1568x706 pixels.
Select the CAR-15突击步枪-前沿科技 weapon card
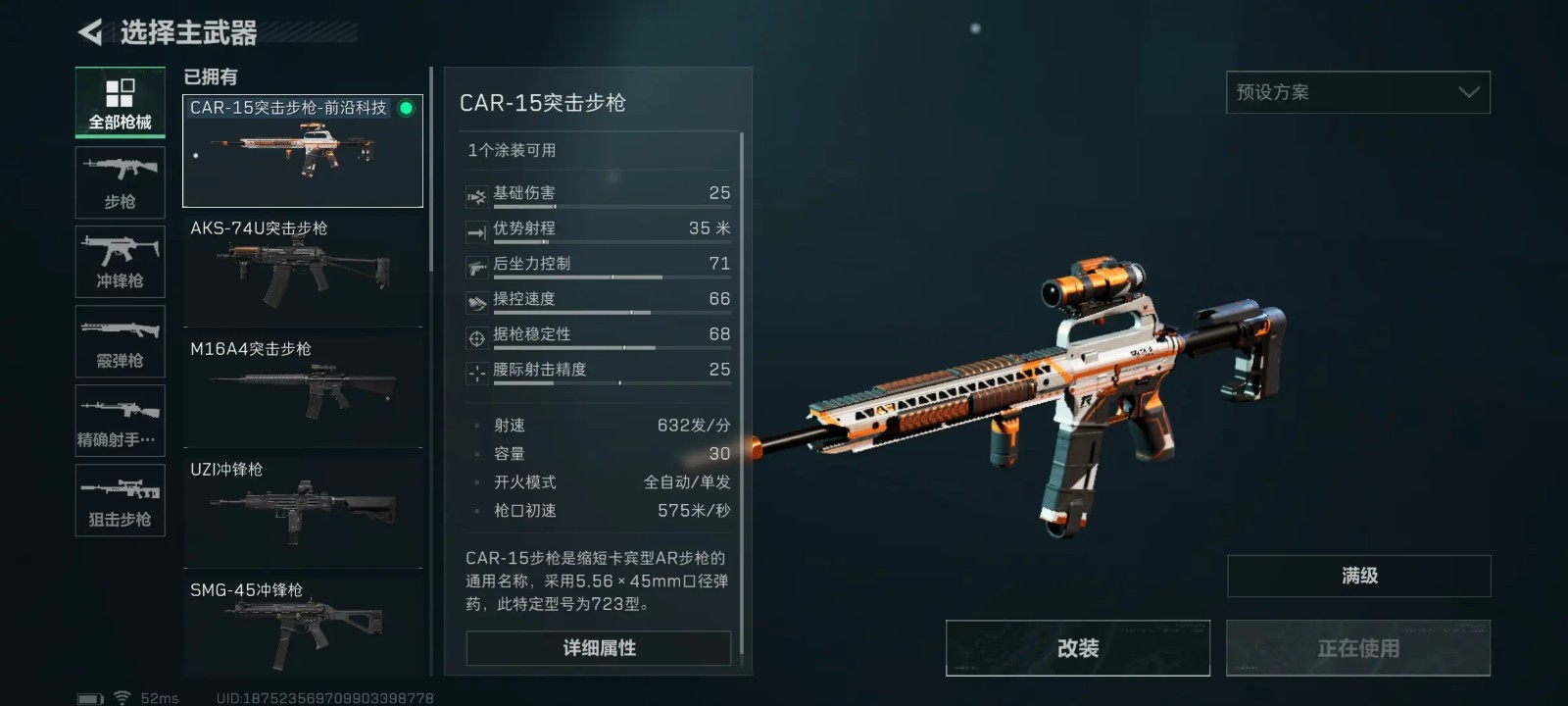(302, 151)
